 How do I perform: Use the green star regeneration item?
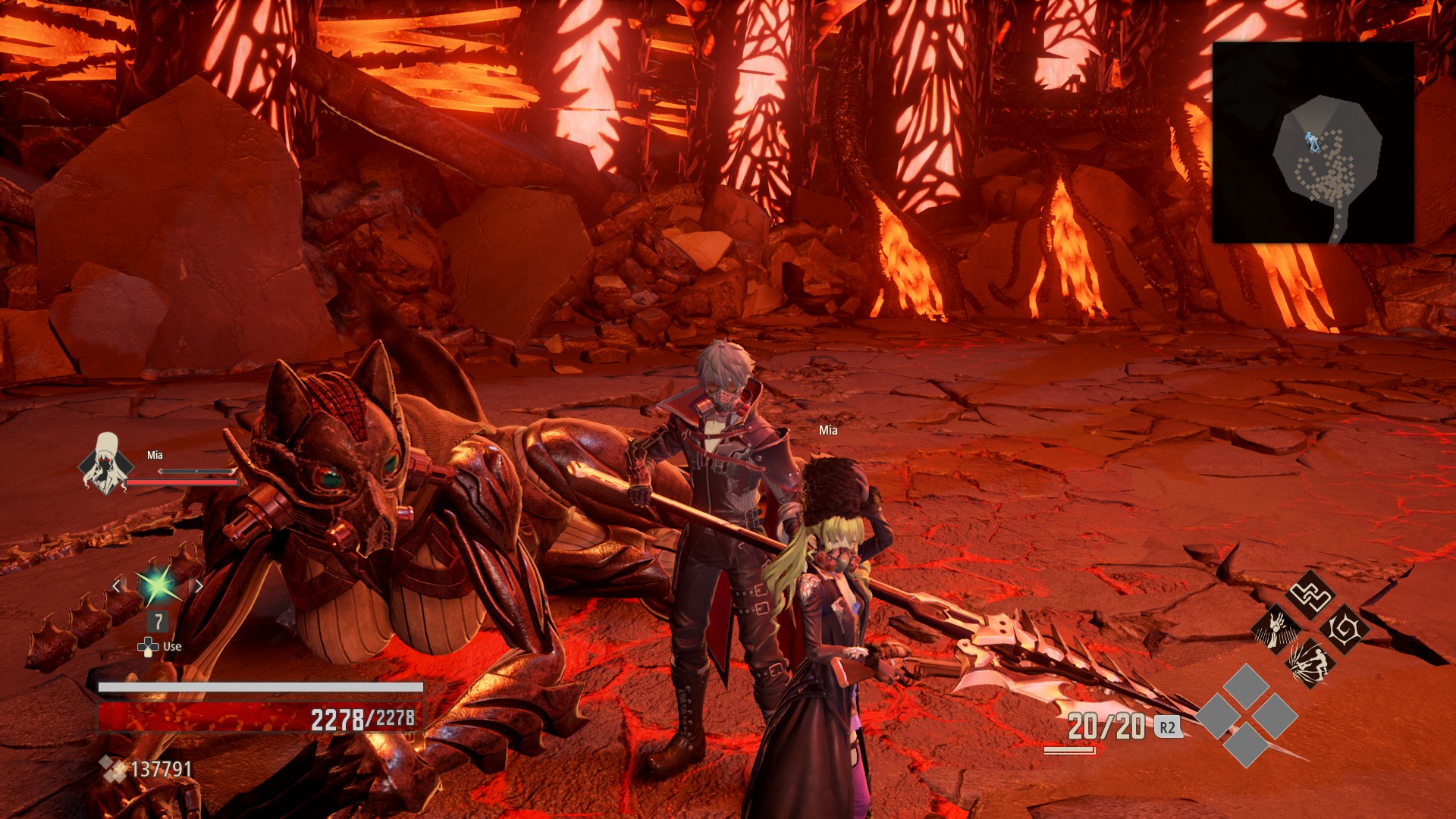click(x=157, y=585)
